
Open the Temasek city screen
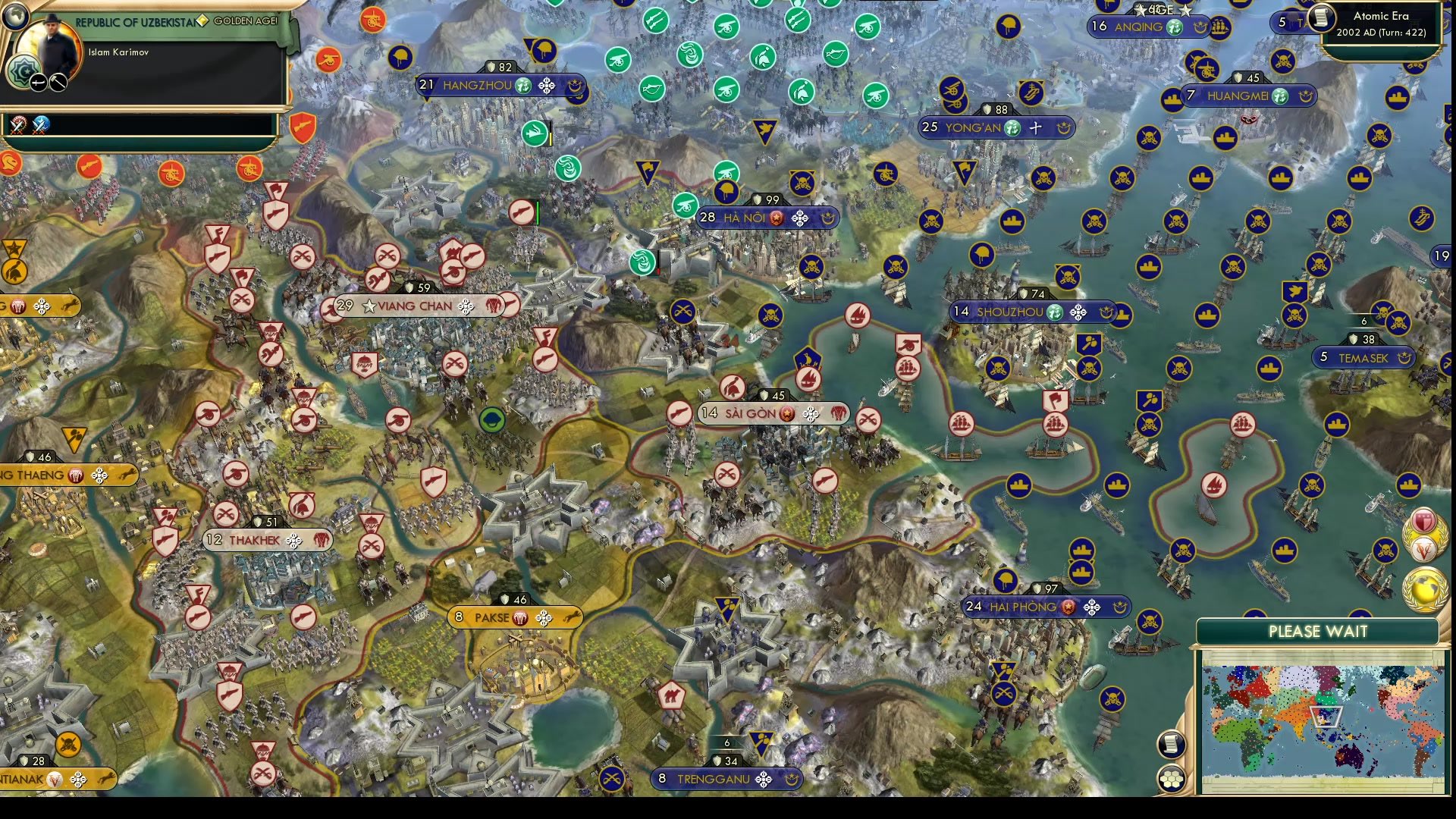point(1363,356)
